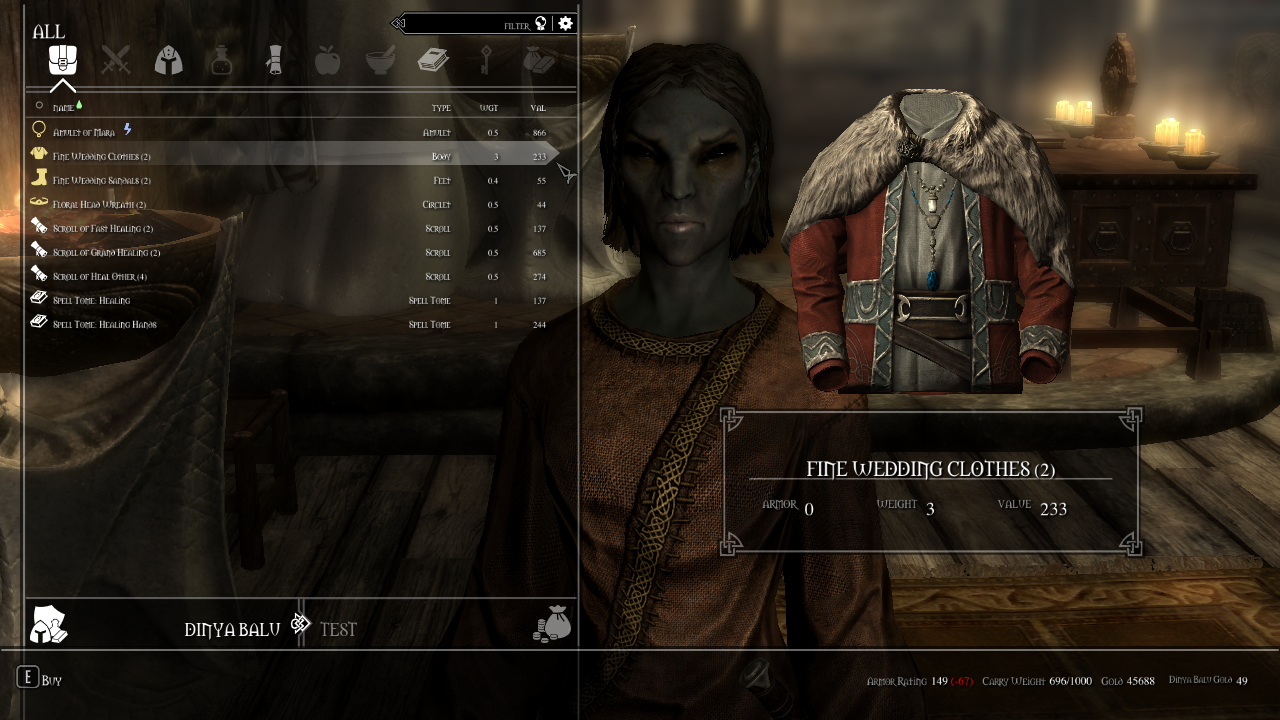This screenshot has width=1280, height=720.
Task: Pick the Floral Head Wreath entry
Action: 100,204
